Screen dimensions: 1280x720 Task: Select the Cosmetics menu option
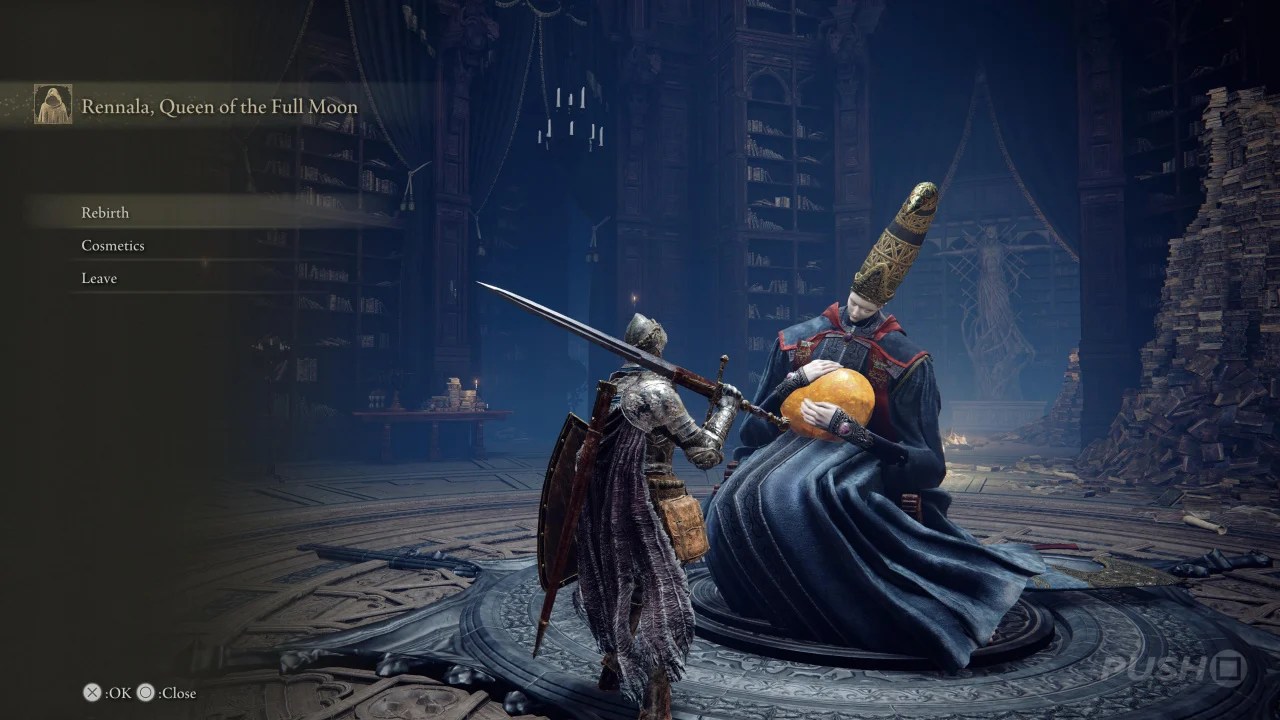pos(112,245)
